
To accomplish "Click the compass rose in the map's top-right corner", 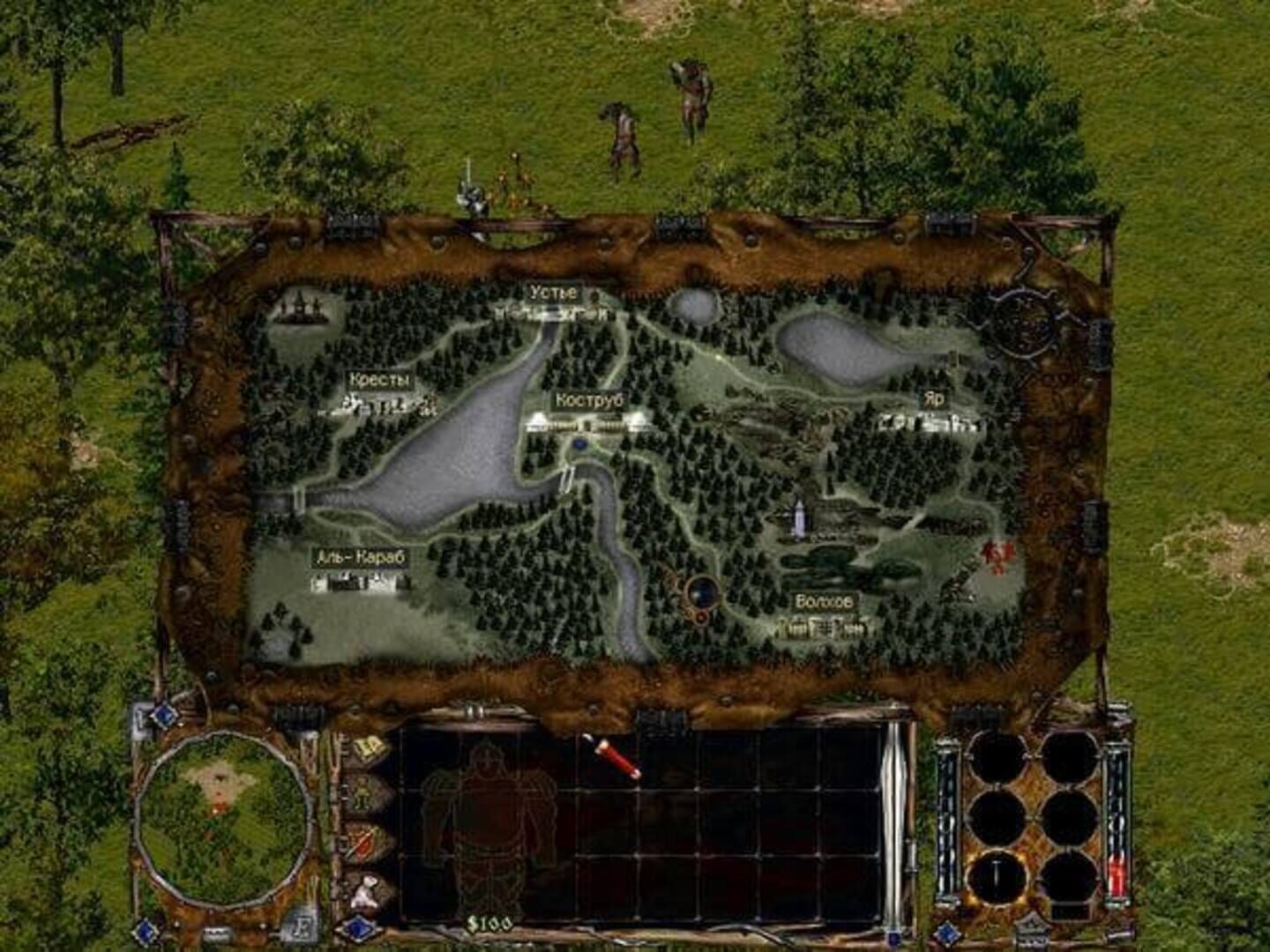I will (x=1023, y=324).
